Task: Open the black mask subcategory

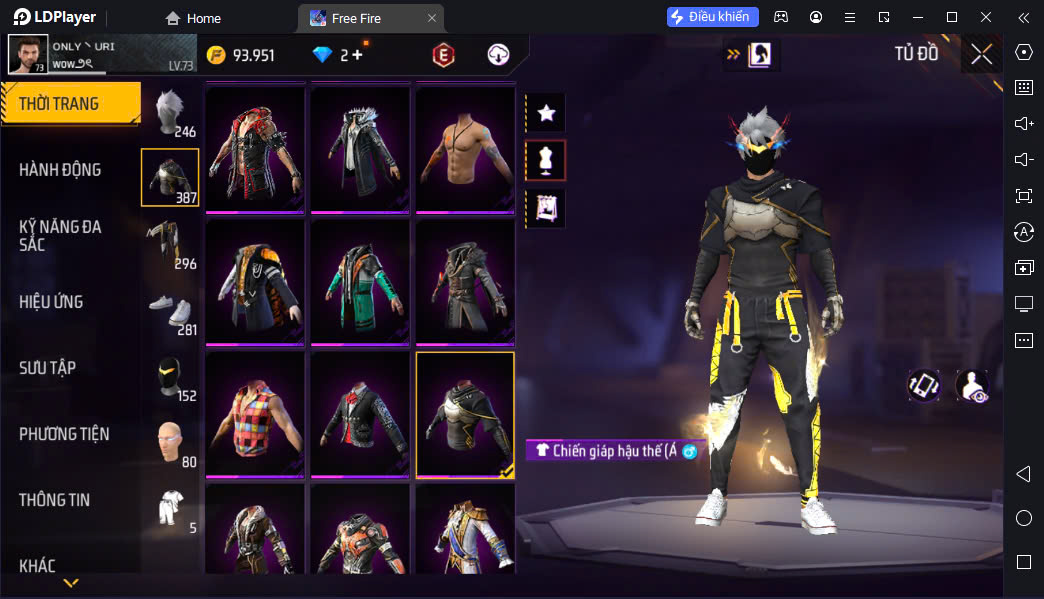Action: (171, 376)
